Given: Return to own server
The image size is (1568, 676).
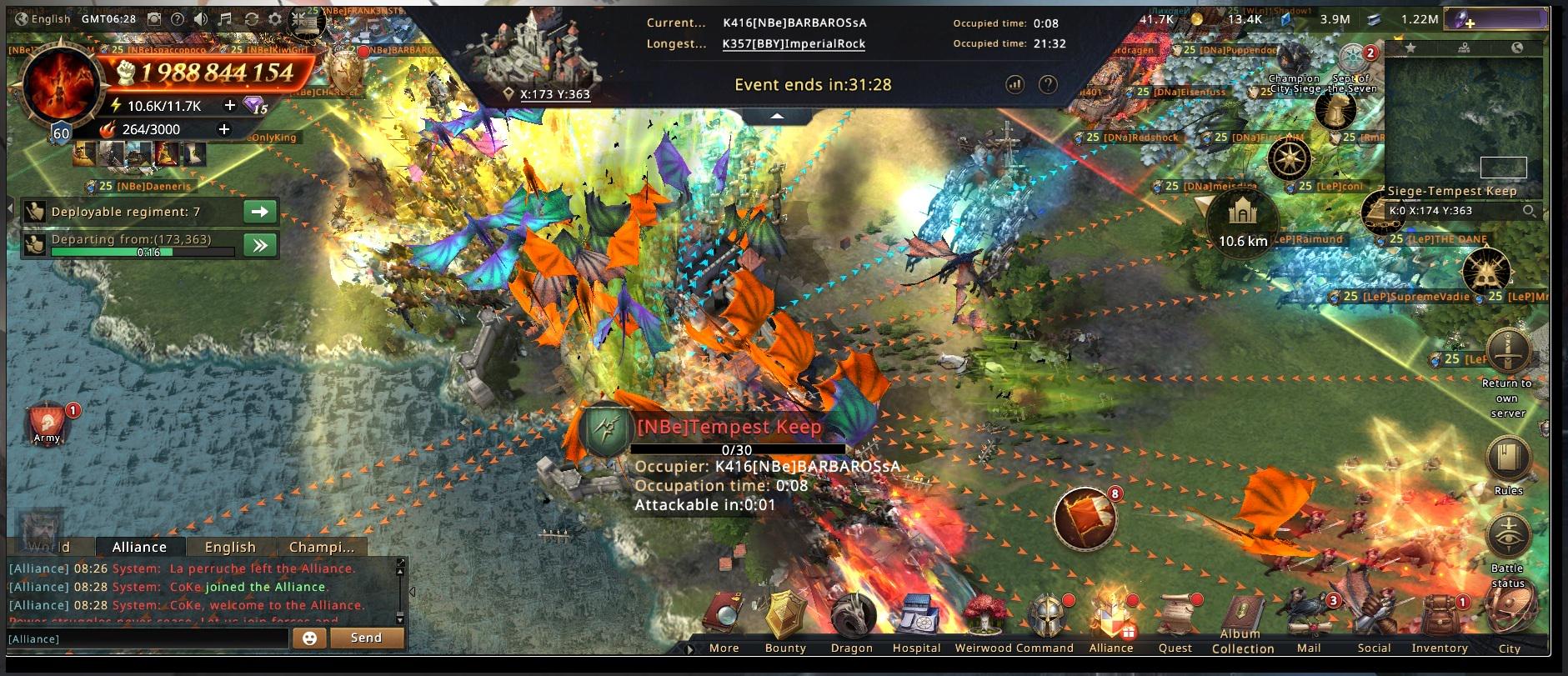Looking at the screenshot, I should [x=1507, y=353].
